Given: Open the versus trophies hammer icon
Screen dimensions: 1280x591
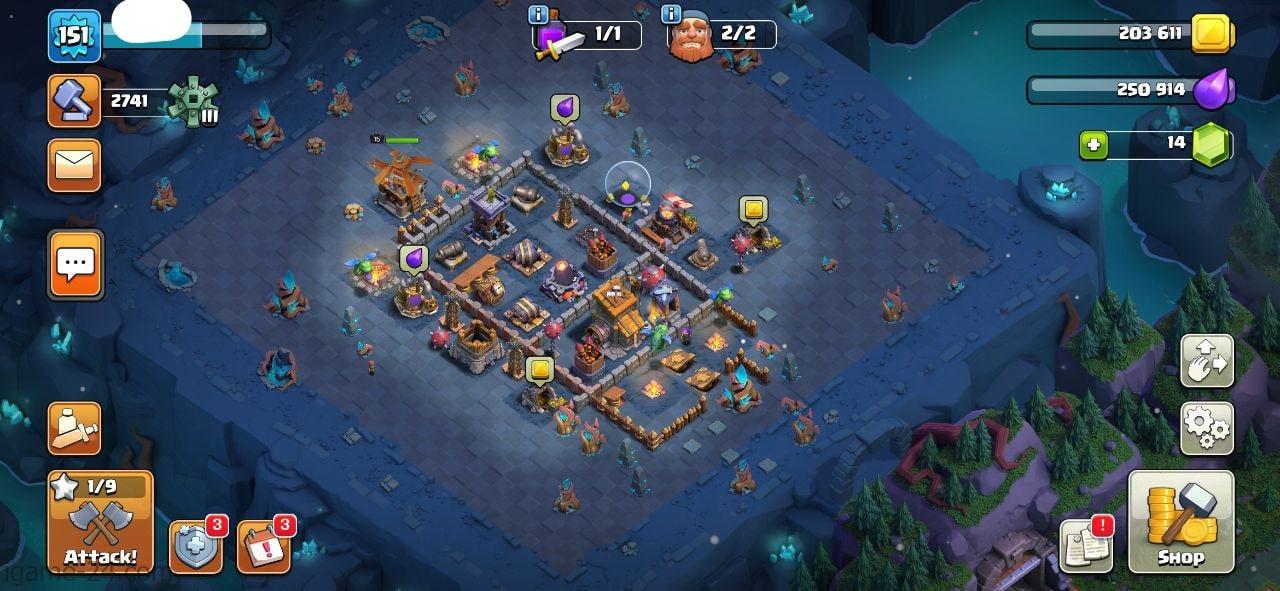Looking at the screenshot, I should pyautogui.click(x=74, y=101).
